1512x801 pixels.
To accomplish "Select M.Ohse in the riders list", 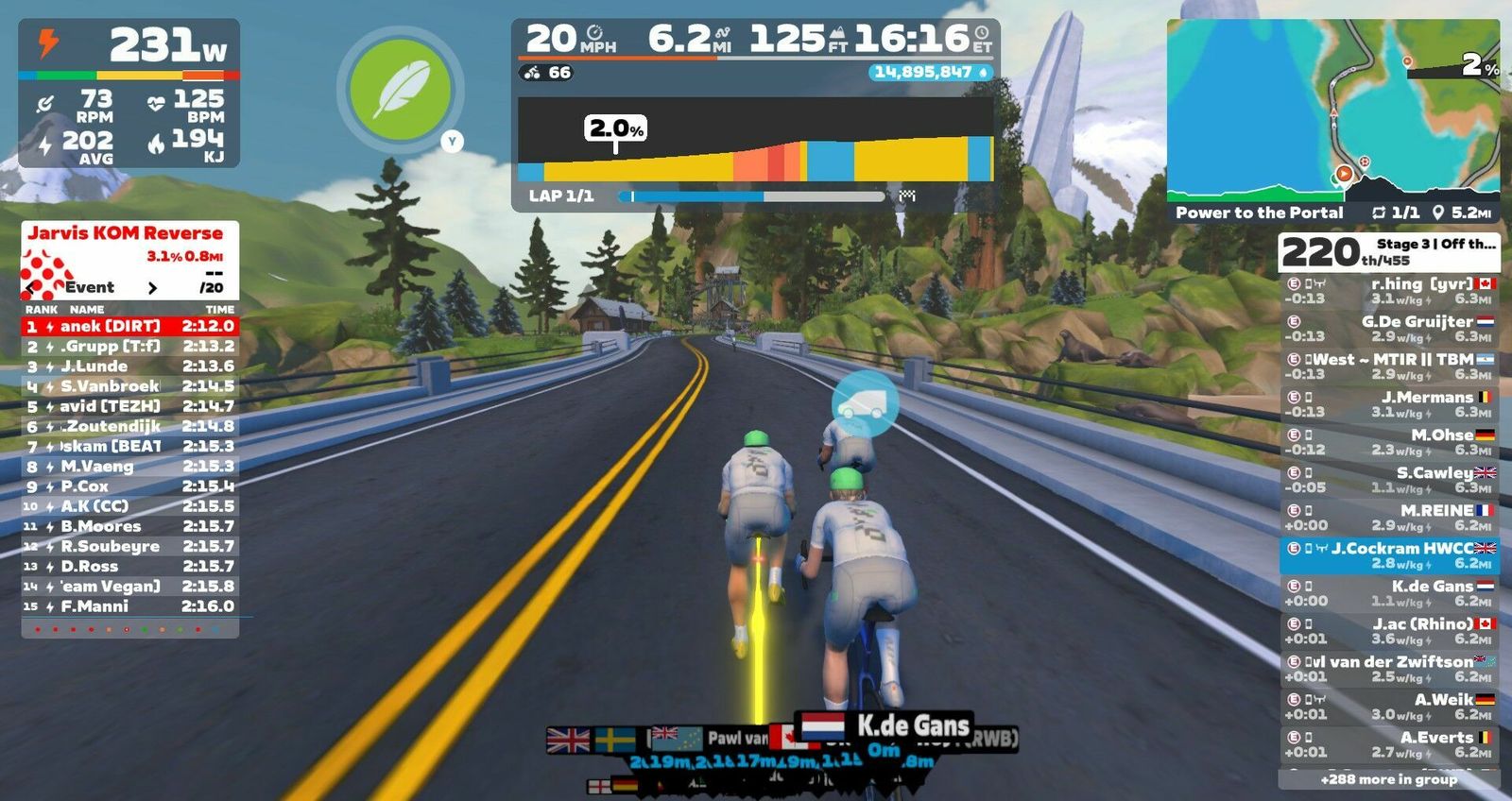I will click(x=1389, y=441).
